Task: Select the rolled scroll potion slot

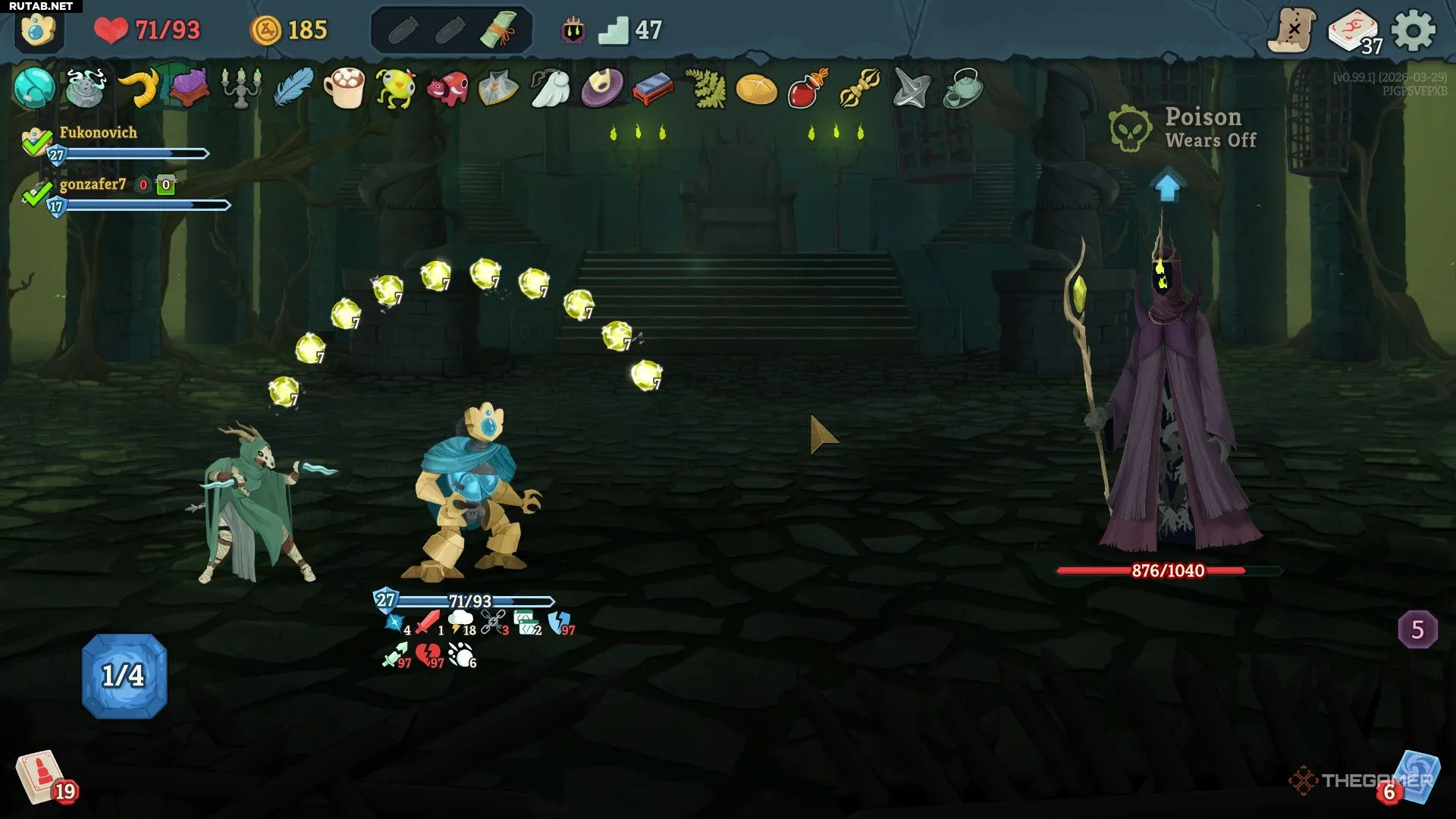Action: (498, 30)
